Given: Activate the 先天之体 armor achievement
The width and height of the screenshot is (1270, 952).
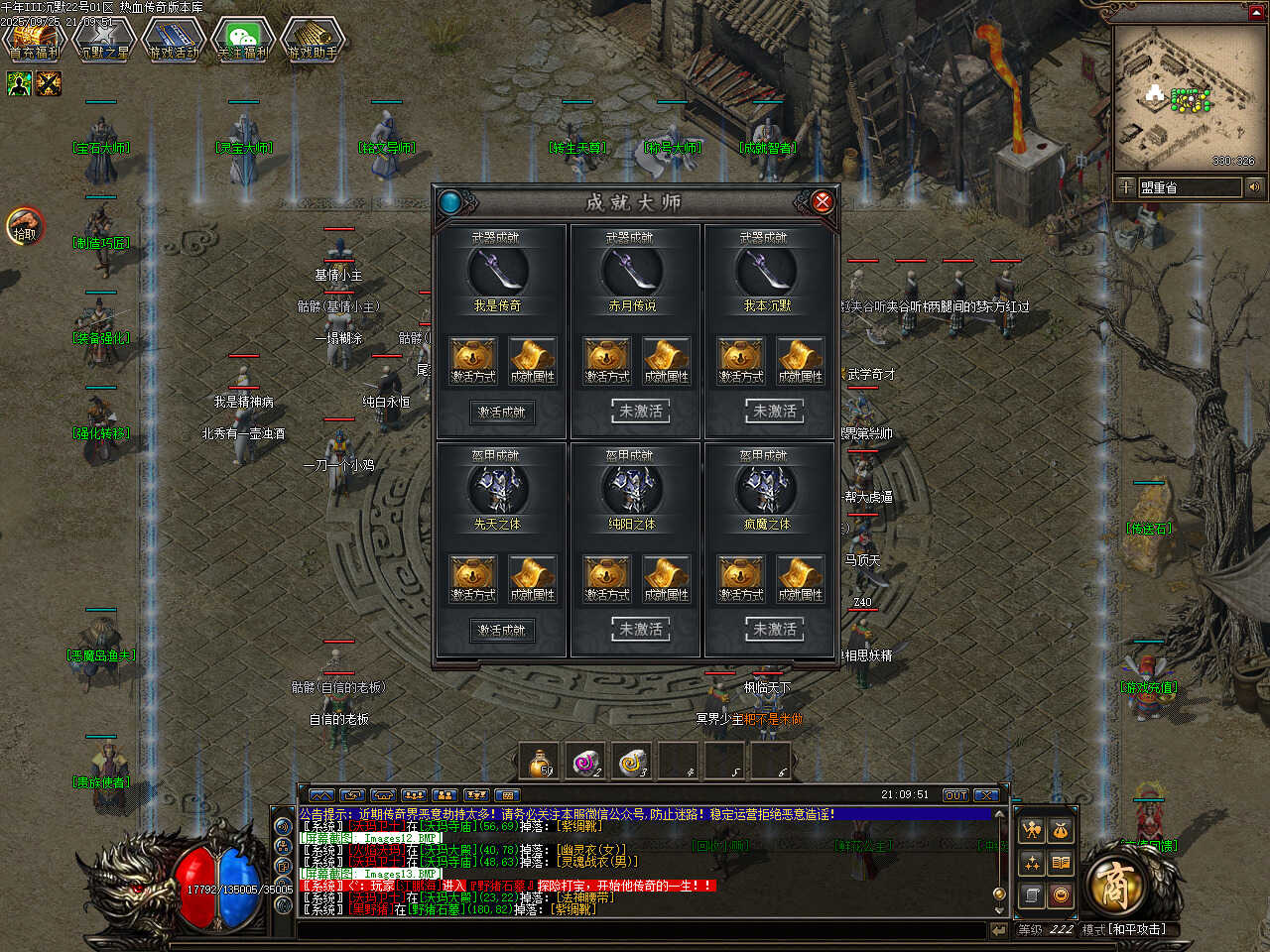Looking at the screenshot, I should pos(502,630).
